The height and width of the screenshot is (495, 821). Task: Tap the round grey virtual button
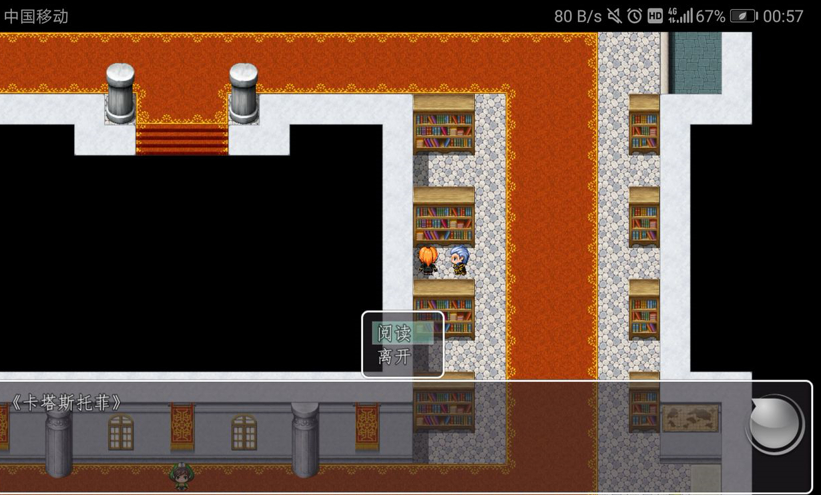(x=775, y=424)
